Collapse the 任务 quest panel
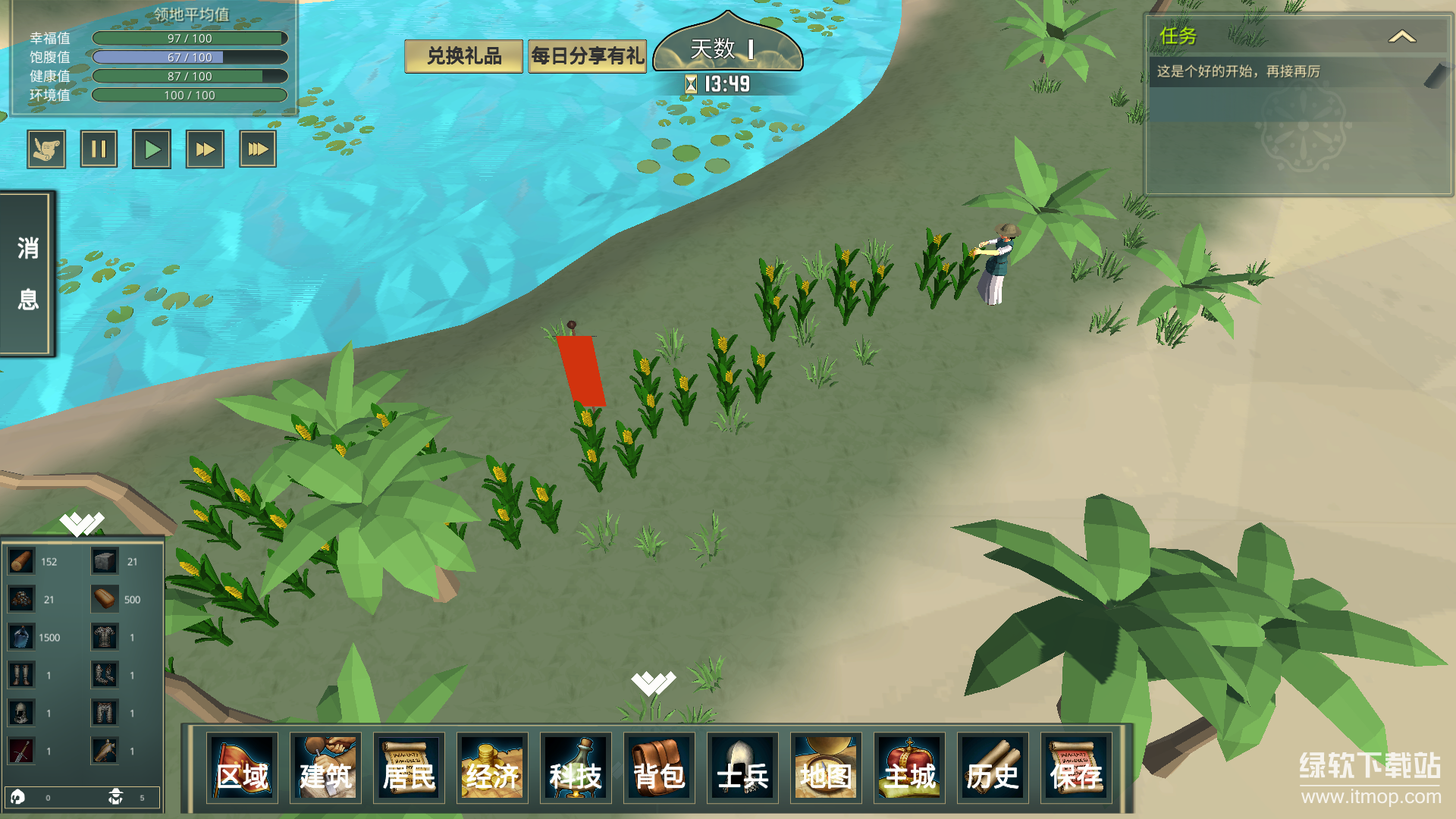1456x819 pixels. [x=1401, y=36]
